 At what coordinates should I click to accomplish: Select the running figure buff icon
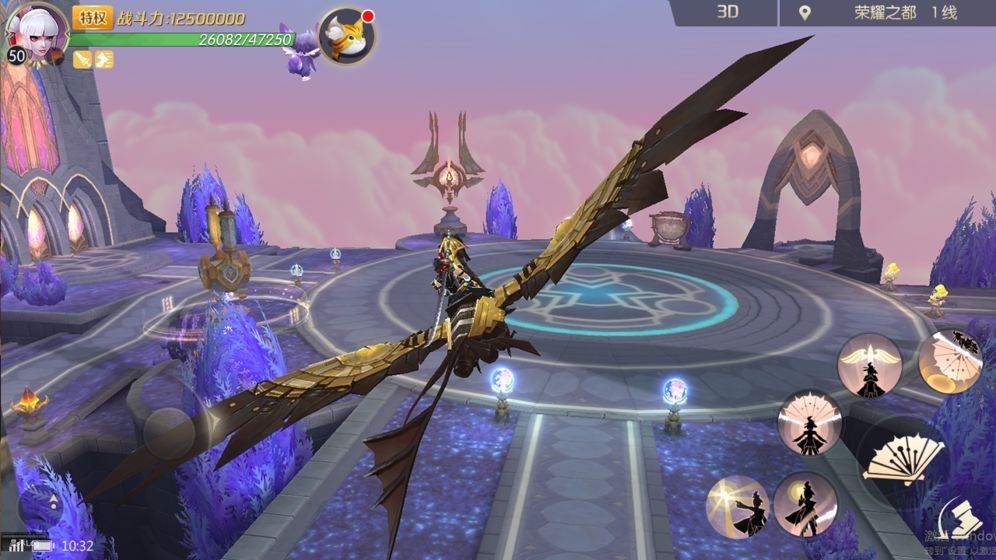click(104, 60)
